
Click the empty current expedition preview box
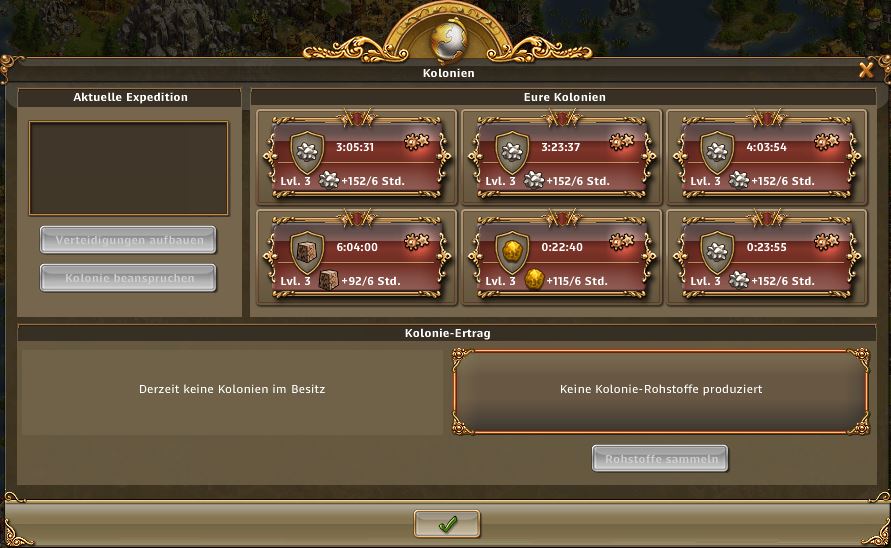[129, 168]
